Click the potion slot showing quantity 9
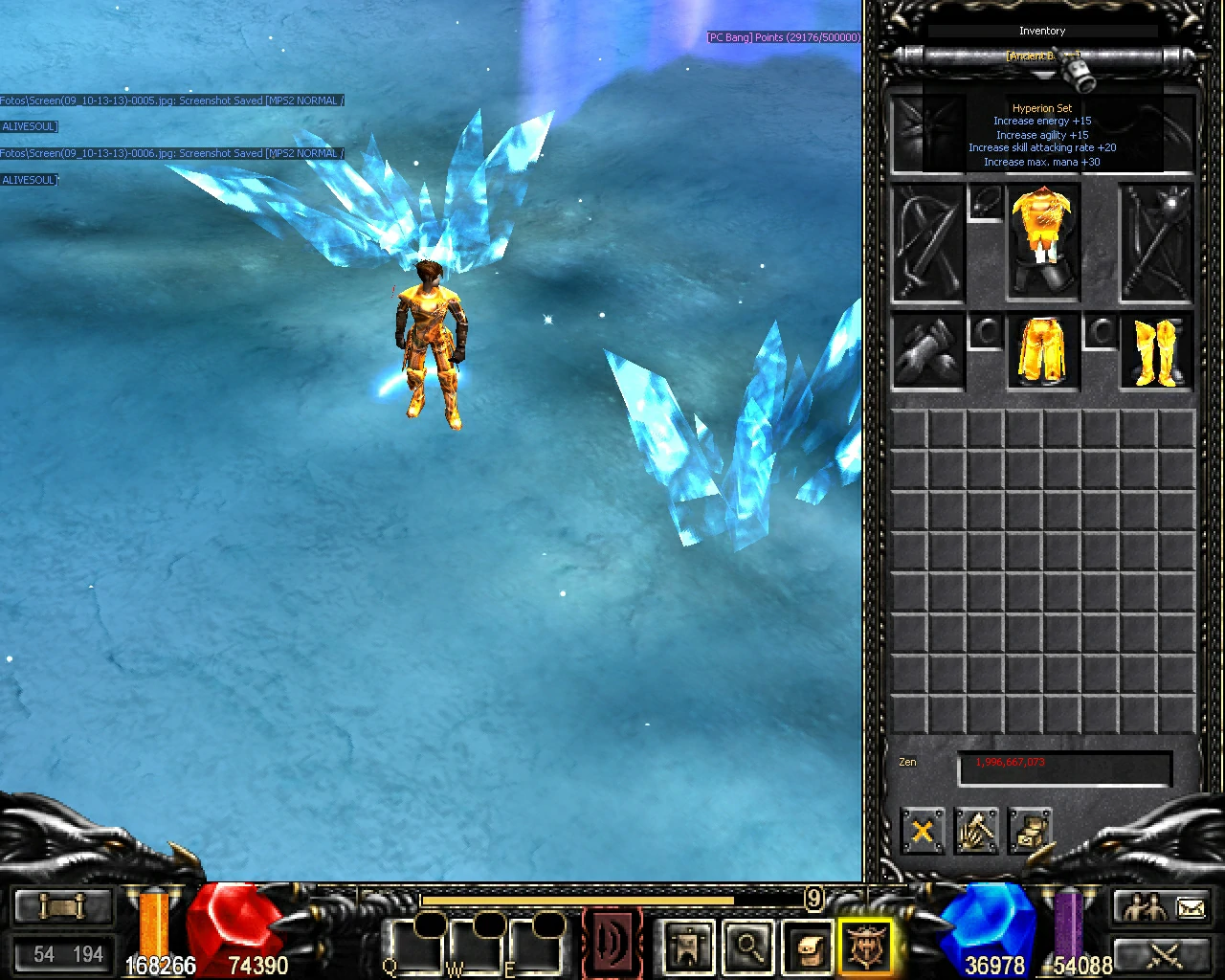The height and width of the screenshot is (980, 1225). click(813, 900)
